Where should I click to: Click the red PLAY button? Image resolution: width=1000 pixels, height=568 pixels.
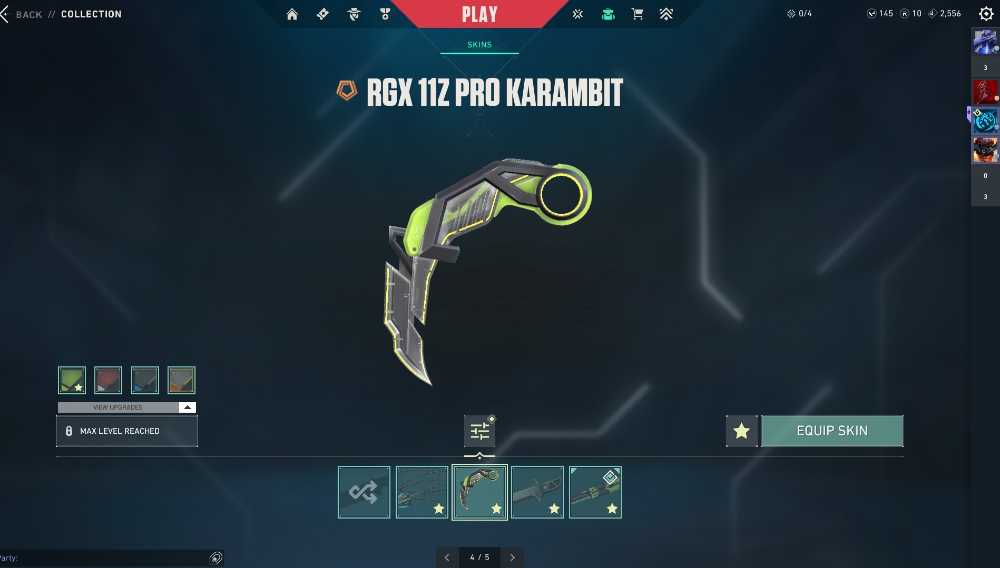click(x=480, y=14)
